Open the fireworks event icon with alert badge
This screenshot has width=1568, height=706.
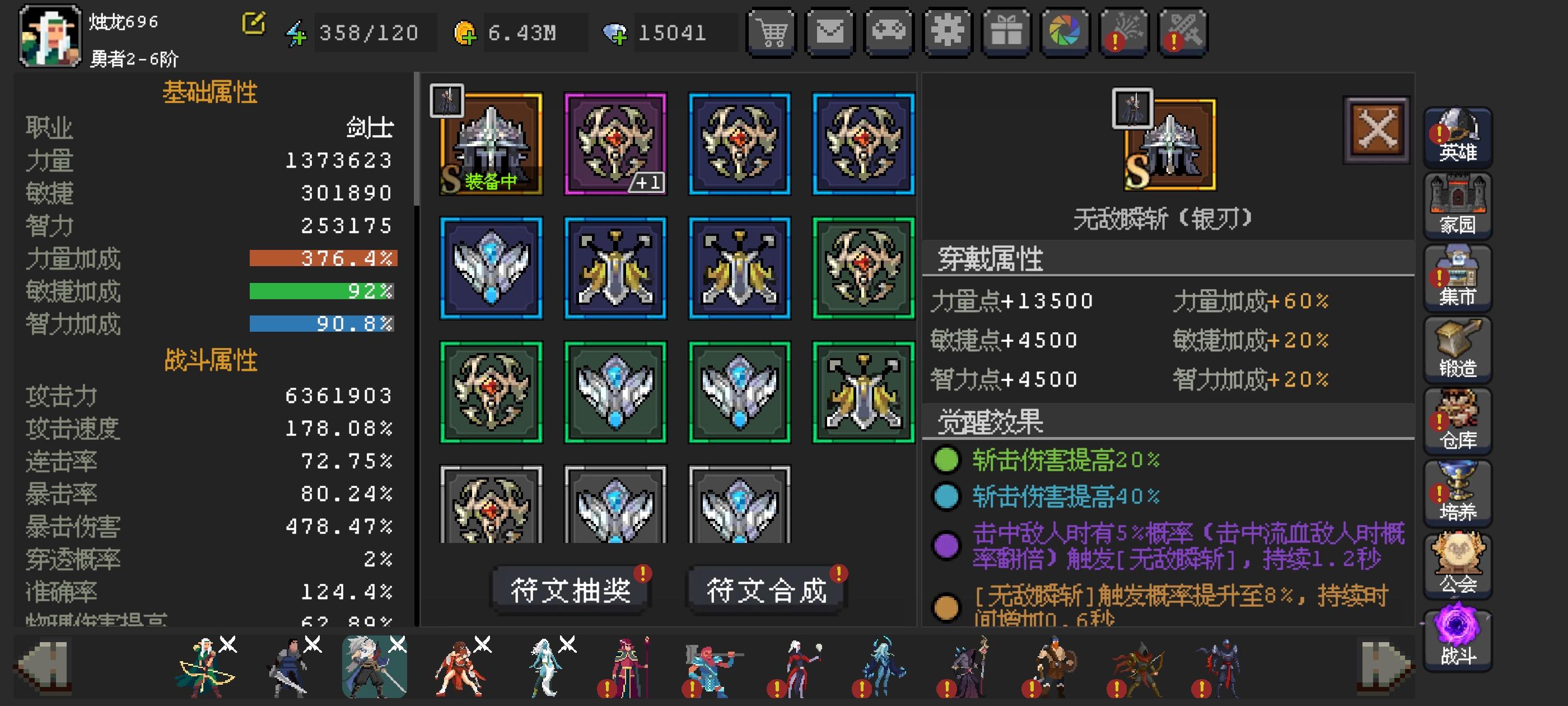coord(1124,32)
